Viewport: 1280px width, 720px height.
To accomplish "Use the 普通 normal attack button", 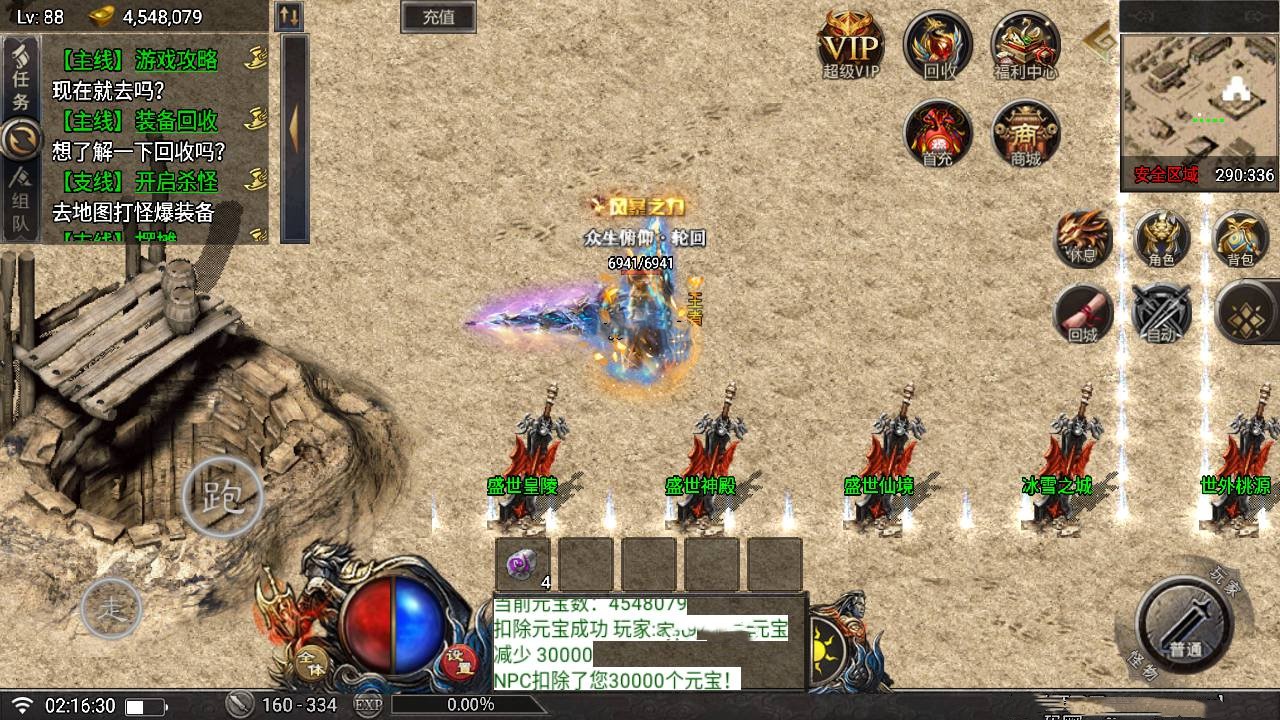I will click(1185, 624).
